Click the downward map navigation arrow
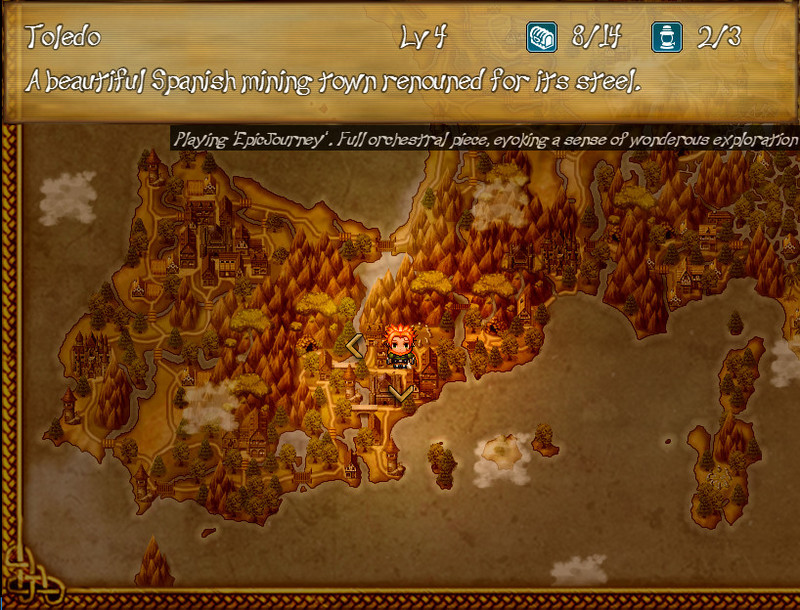This screenshot has height=610, width=800. pyautogui.click(x=400, y=393)
